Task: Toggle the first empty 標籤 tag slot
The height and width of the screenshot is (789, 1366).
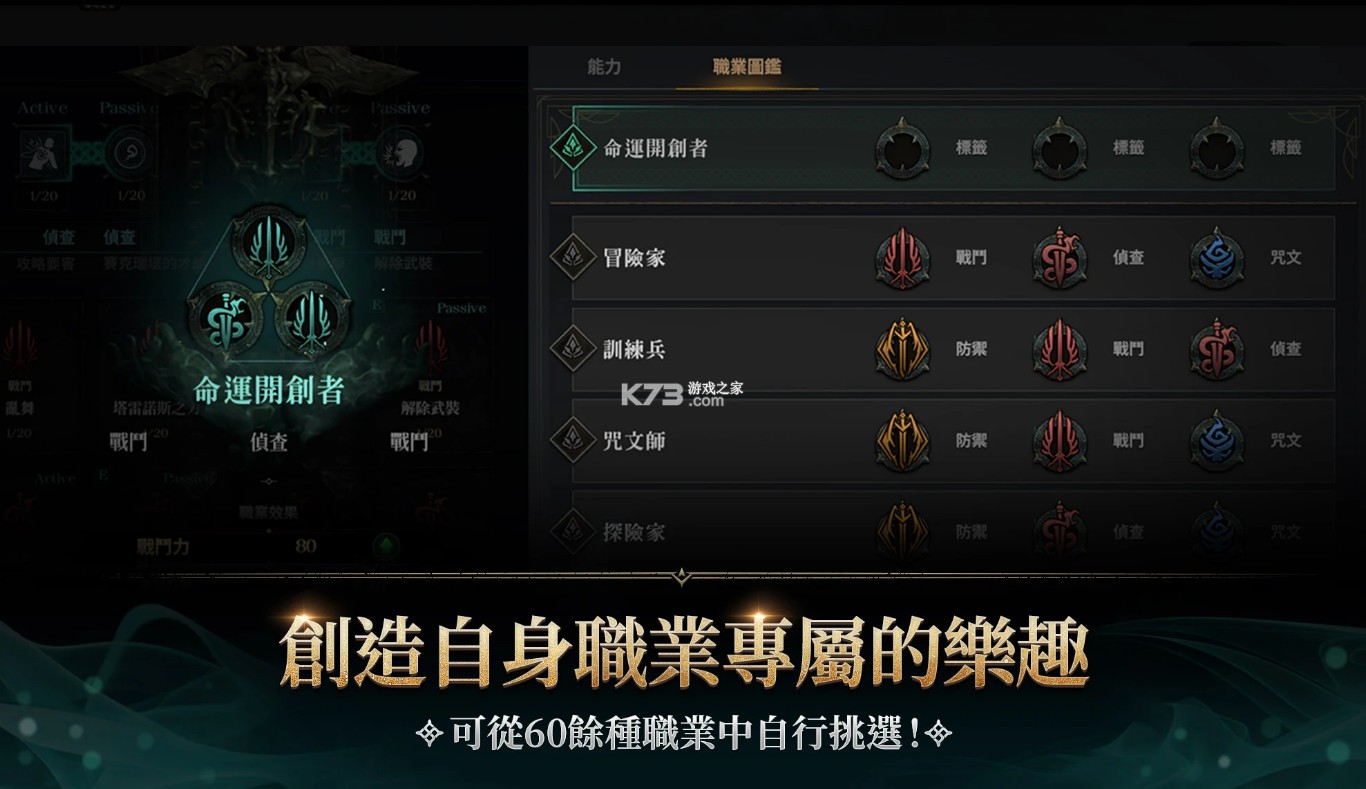Action: click(x=903, y=148)
